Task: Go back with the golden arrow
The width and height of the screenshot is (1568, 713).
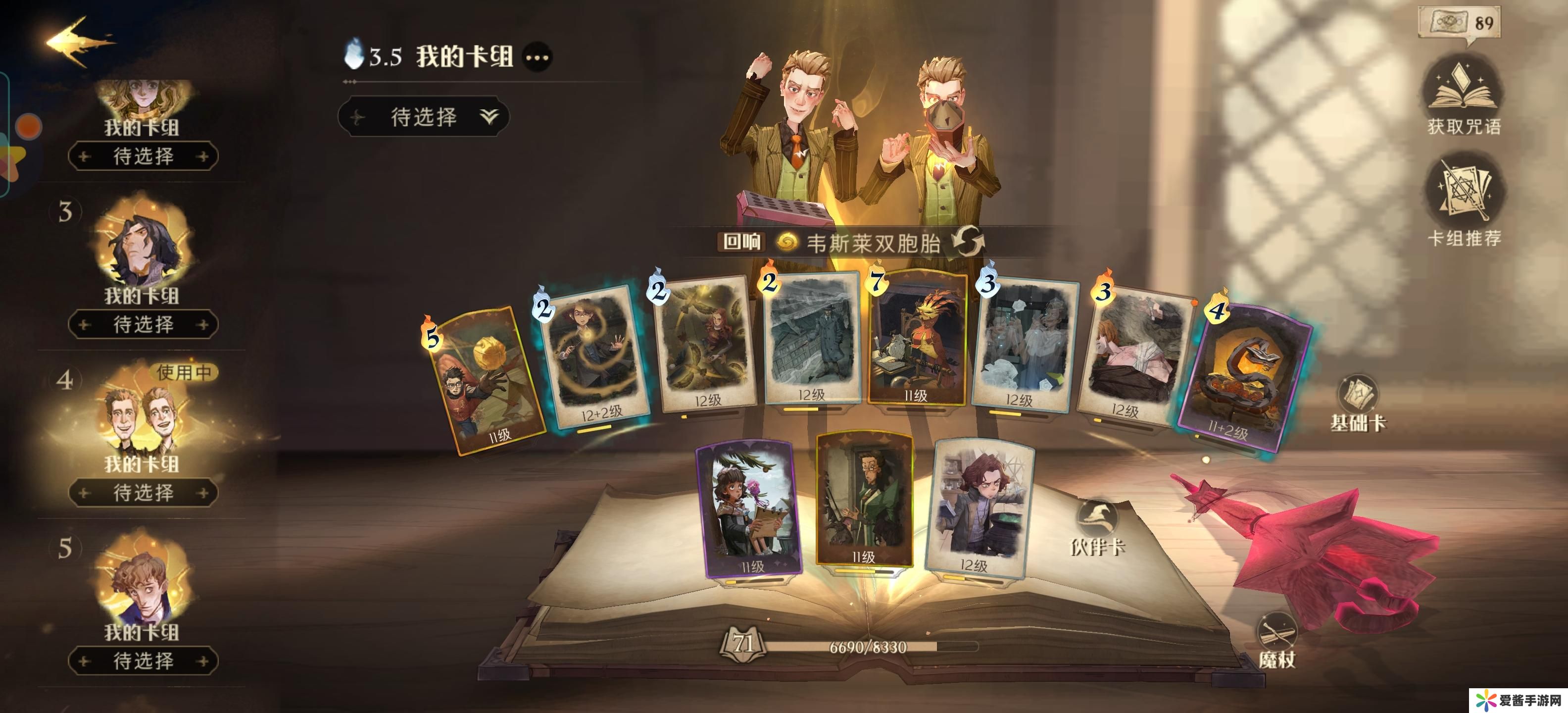Action: pyautogui.click(x=78, y=42)
